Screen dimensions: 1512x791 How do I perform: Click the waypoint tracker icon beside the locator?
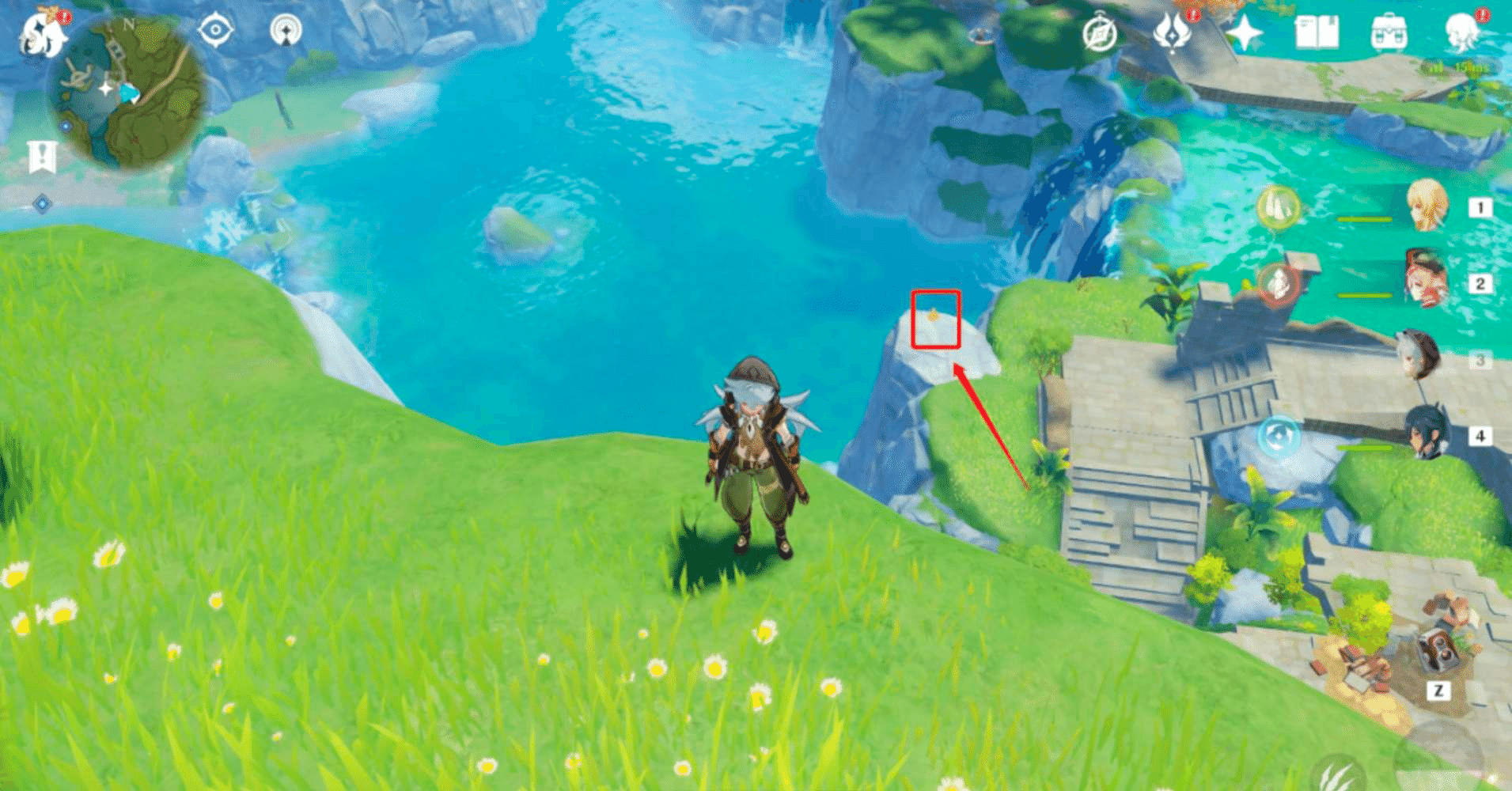287,32
